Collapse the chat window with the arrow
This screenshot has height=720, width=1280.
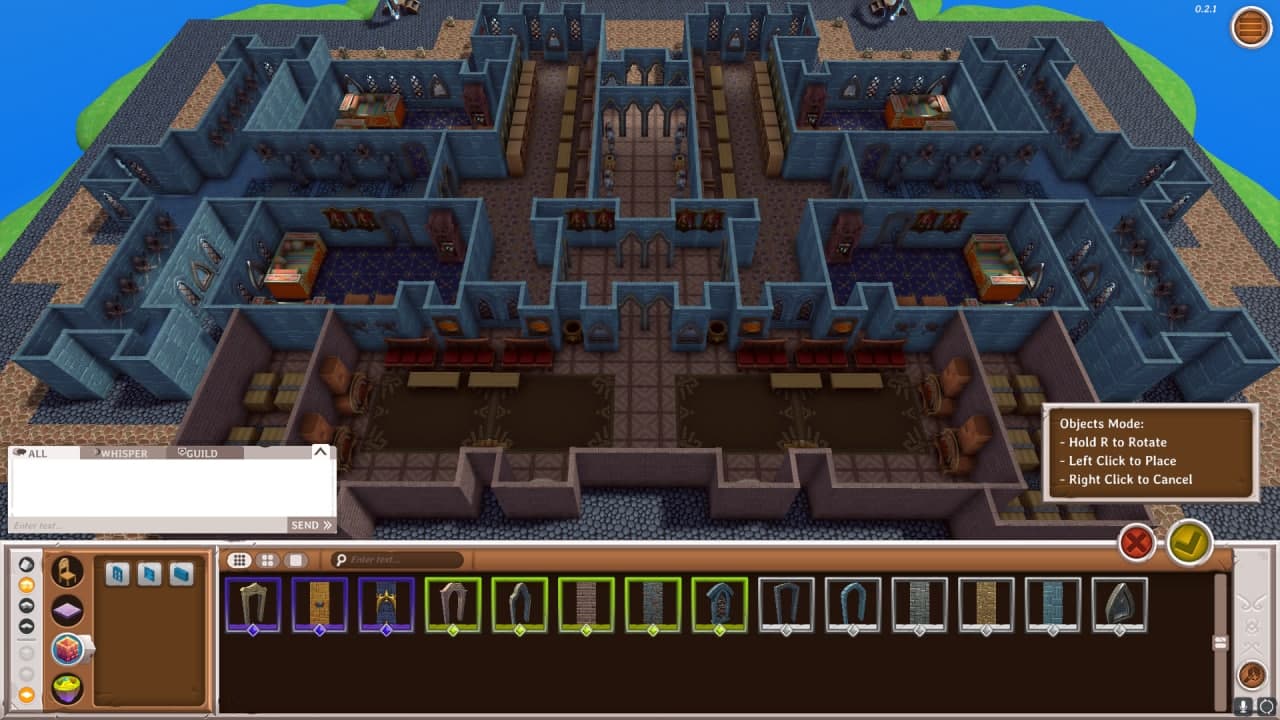(318, 453)
